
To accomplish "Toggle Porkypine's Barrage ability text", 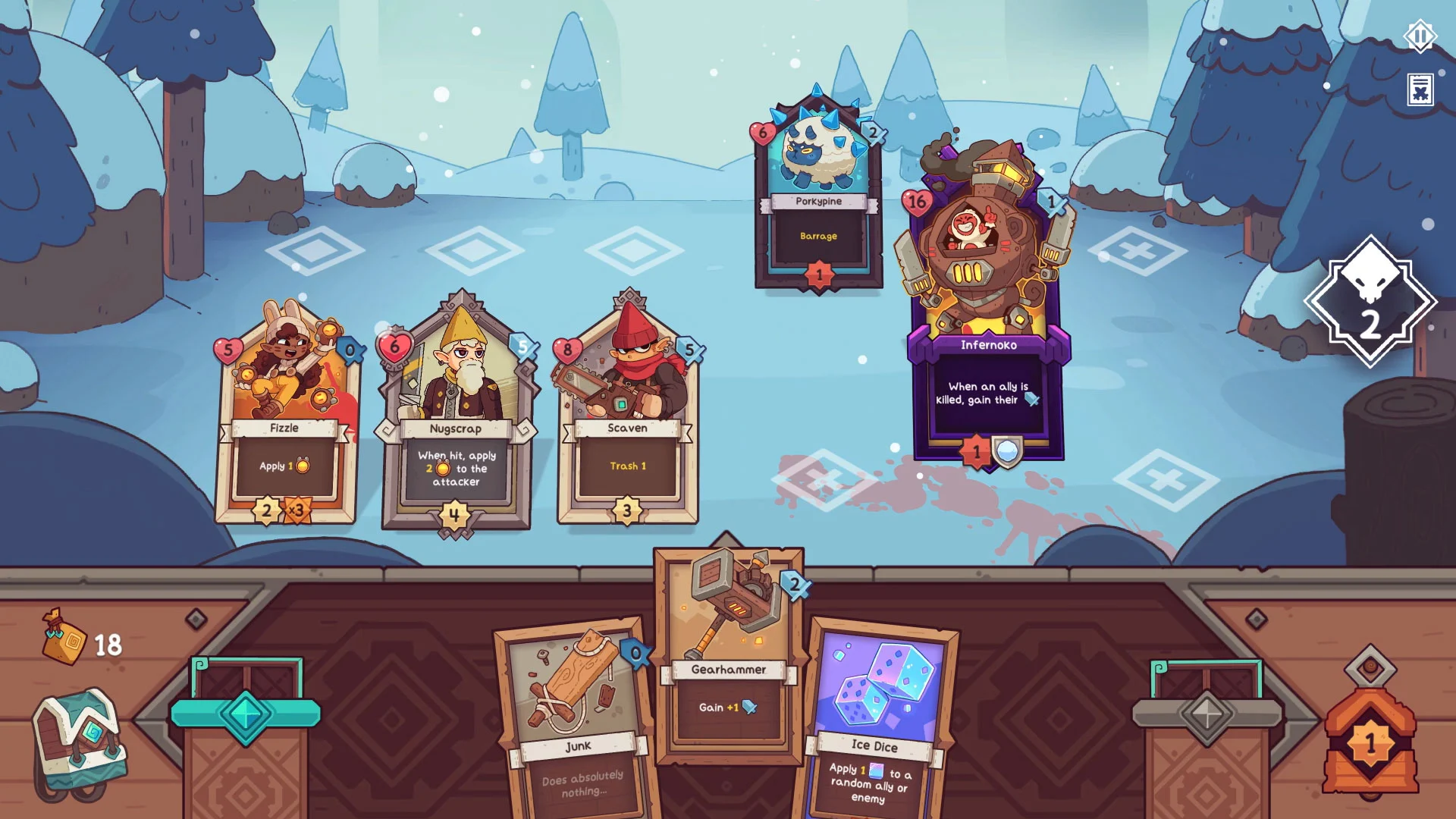I will coord(819,237).
